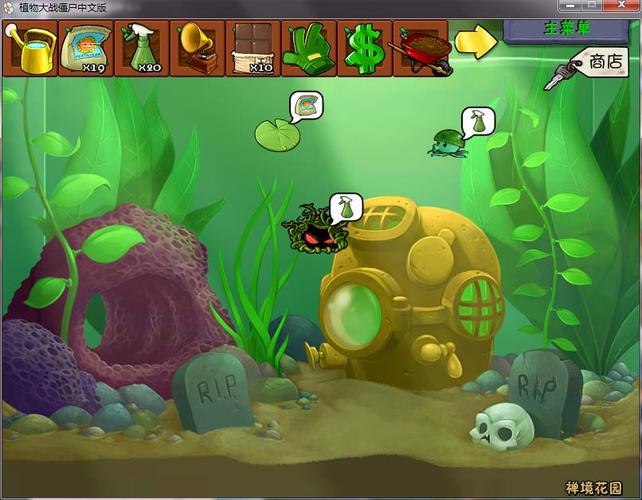Image resolution: width=642 pixels, height=500 pixels.
Task: Pick up the watering can tool
Action: tap(32, 48)
